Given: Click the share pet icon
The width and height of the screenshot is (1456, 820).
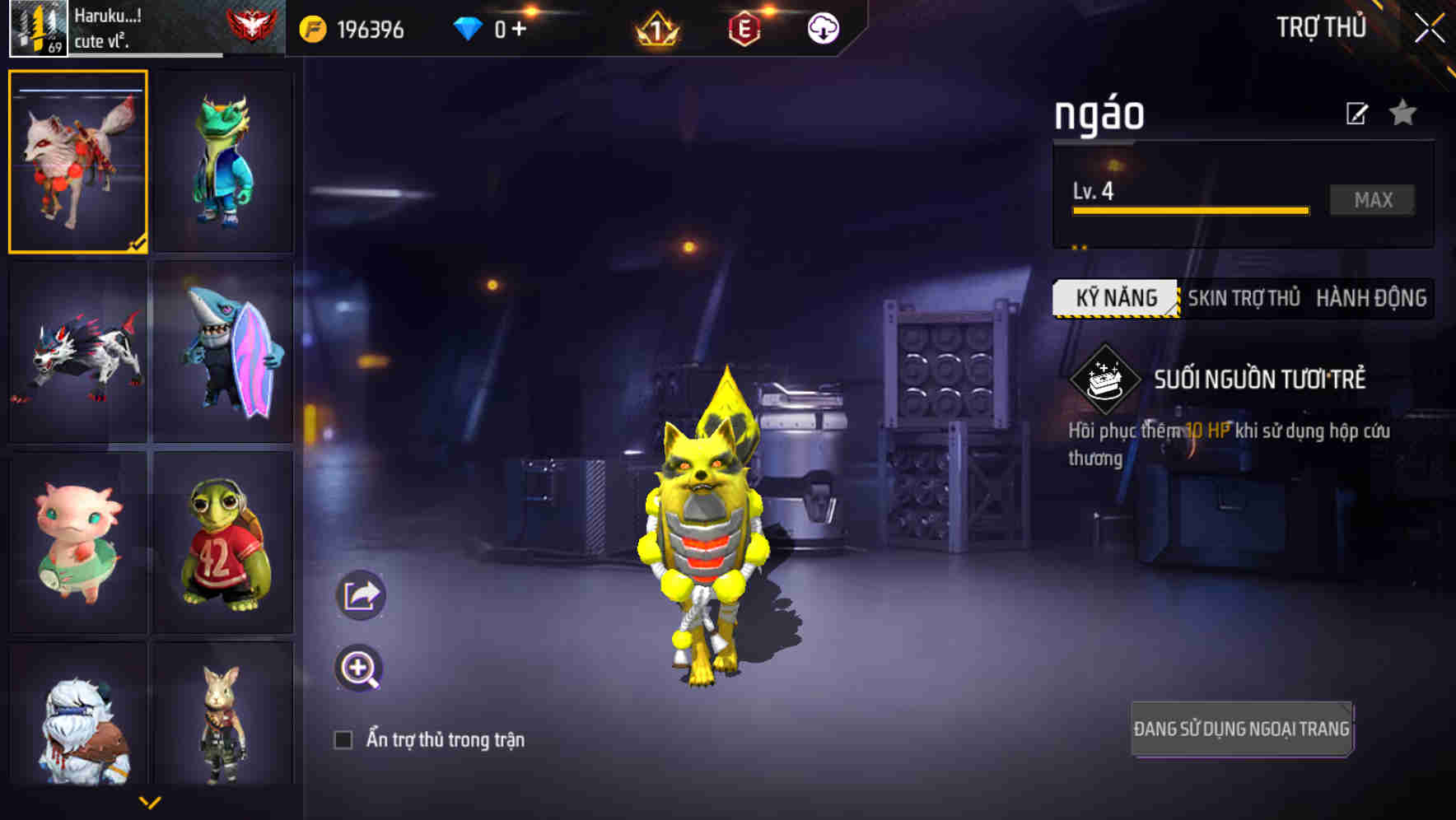Looking at the screenshot, I should (x=361, y=594).
